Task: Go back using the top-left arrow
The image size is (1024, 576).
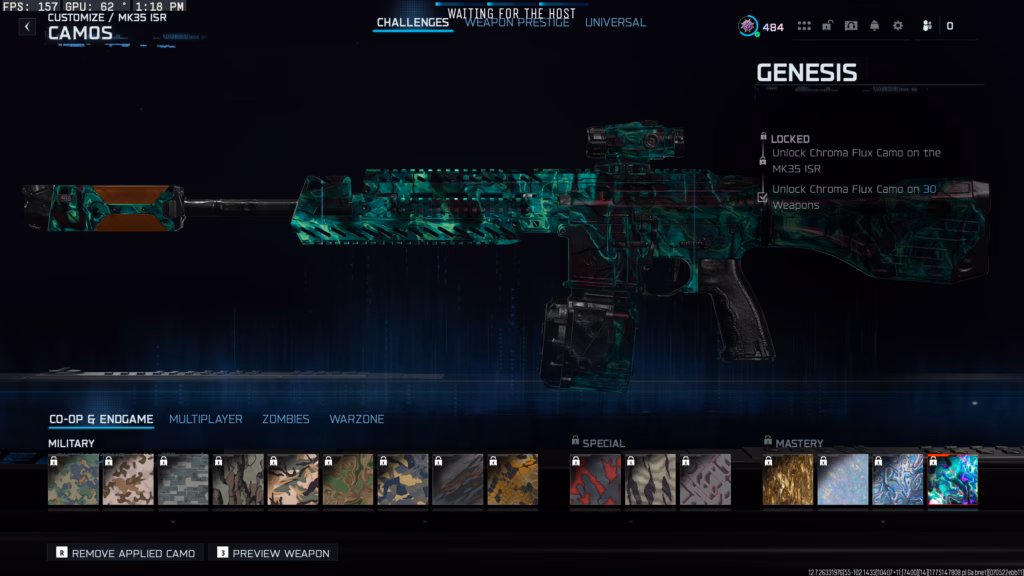Action: tap(27, 27)
